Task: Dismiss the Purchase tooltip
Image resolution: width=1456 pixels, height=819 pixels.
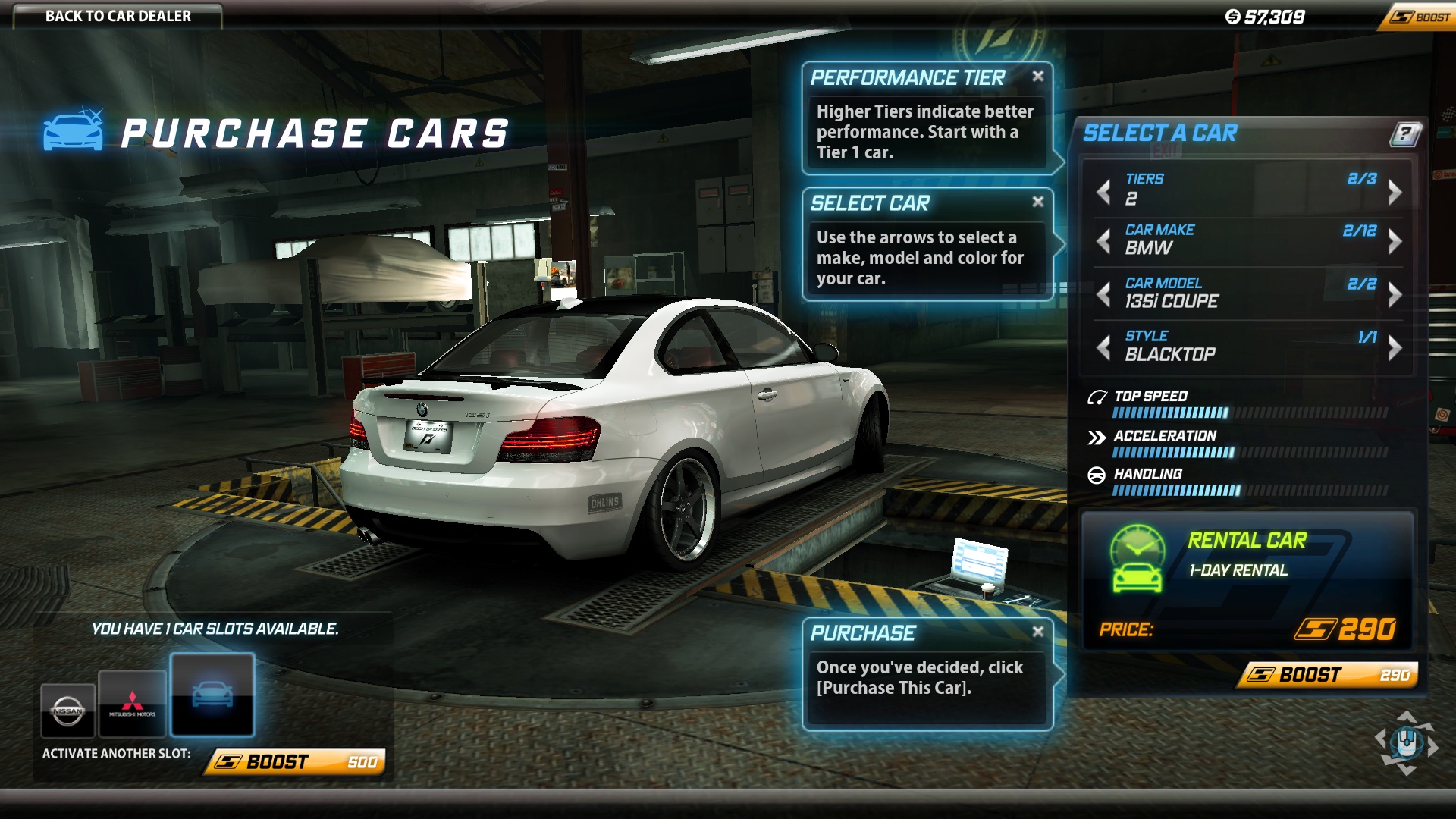Action: (x=1038, y=632)
